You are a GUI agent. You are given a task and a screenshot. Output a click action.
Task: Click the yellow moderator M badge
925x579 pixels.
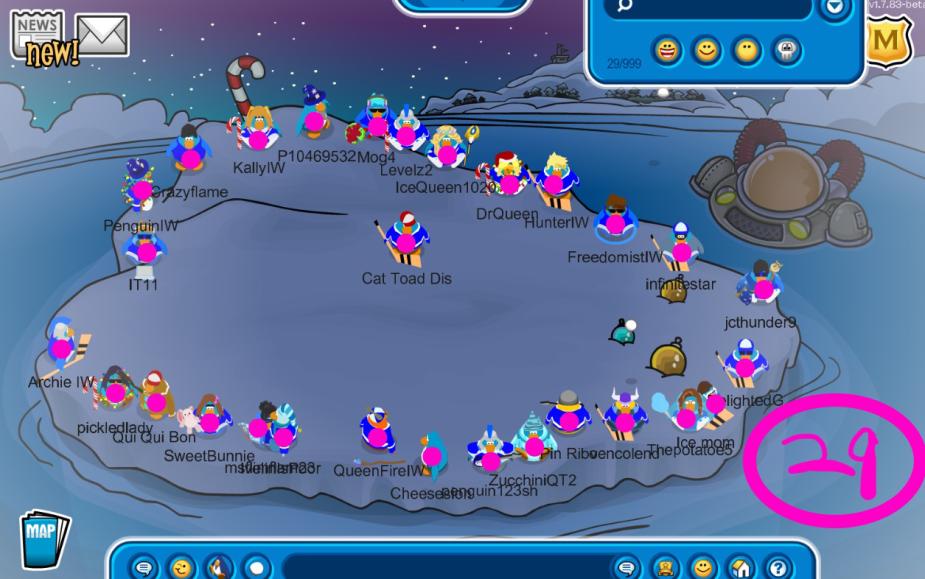[x=885, y=42]
